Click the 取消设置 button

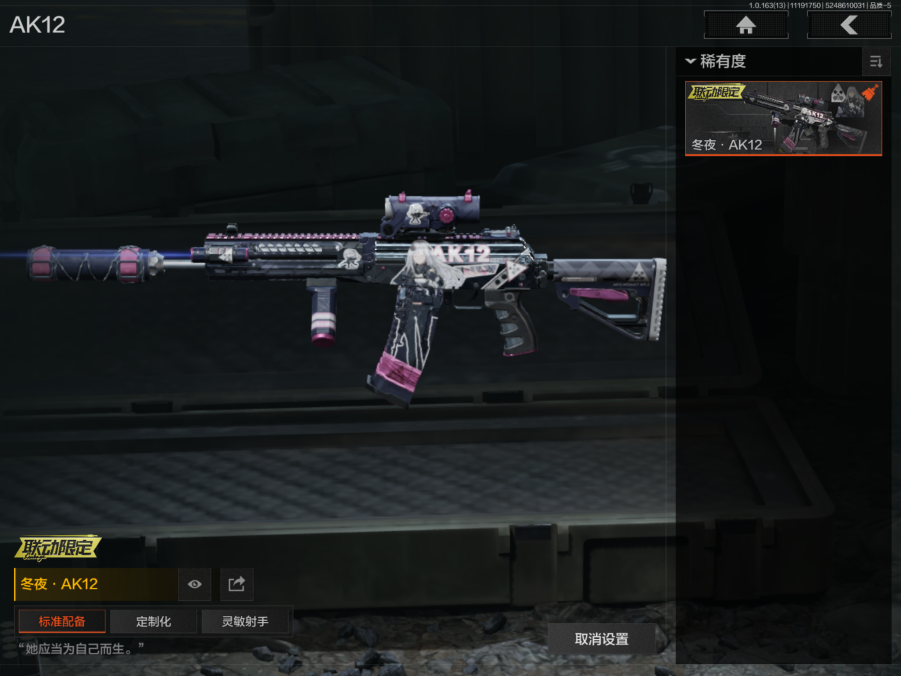[x=601, y=639]
